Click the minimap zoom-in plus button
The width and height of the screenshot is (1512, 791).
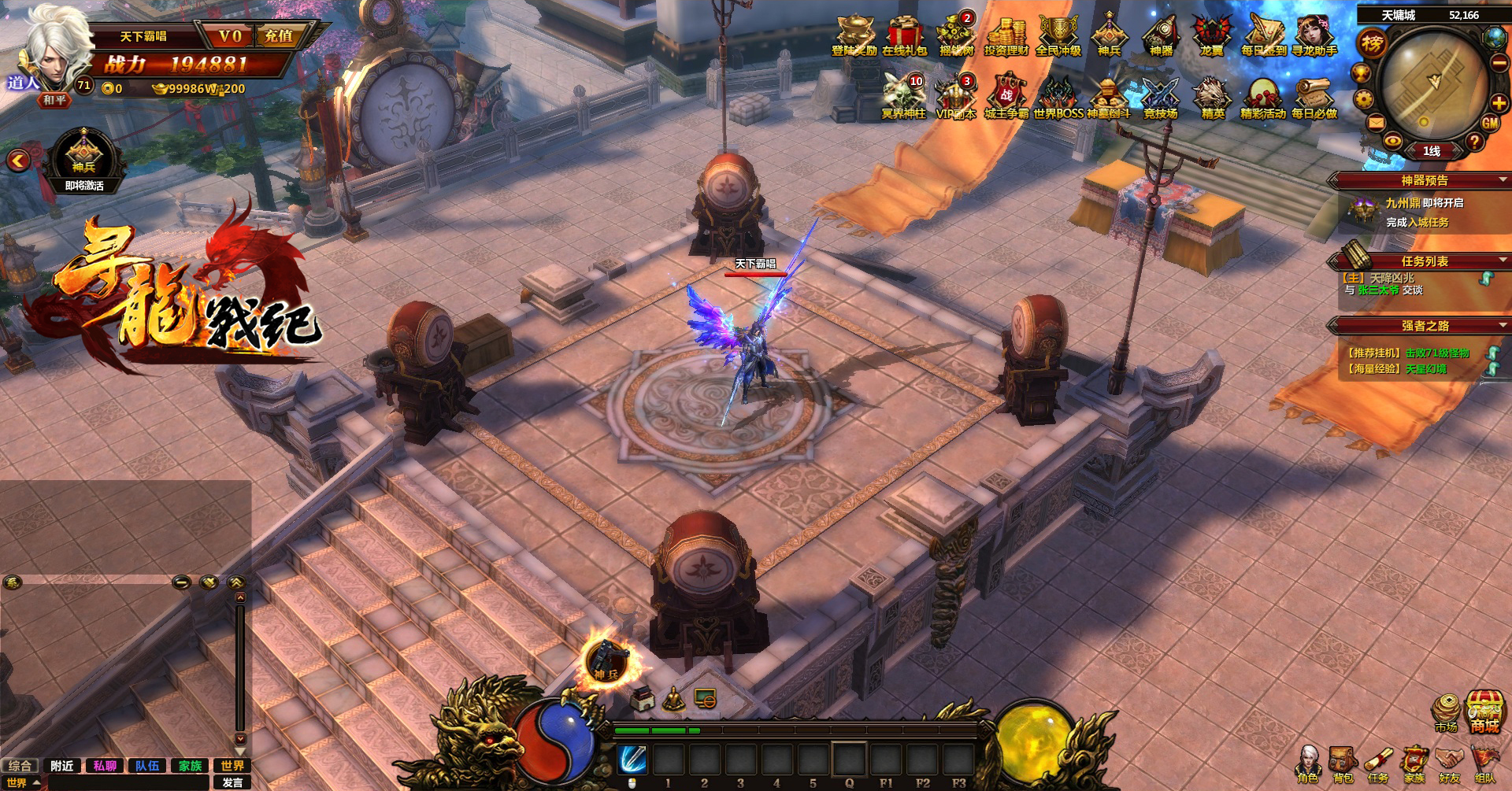(x=1499, y=103)
